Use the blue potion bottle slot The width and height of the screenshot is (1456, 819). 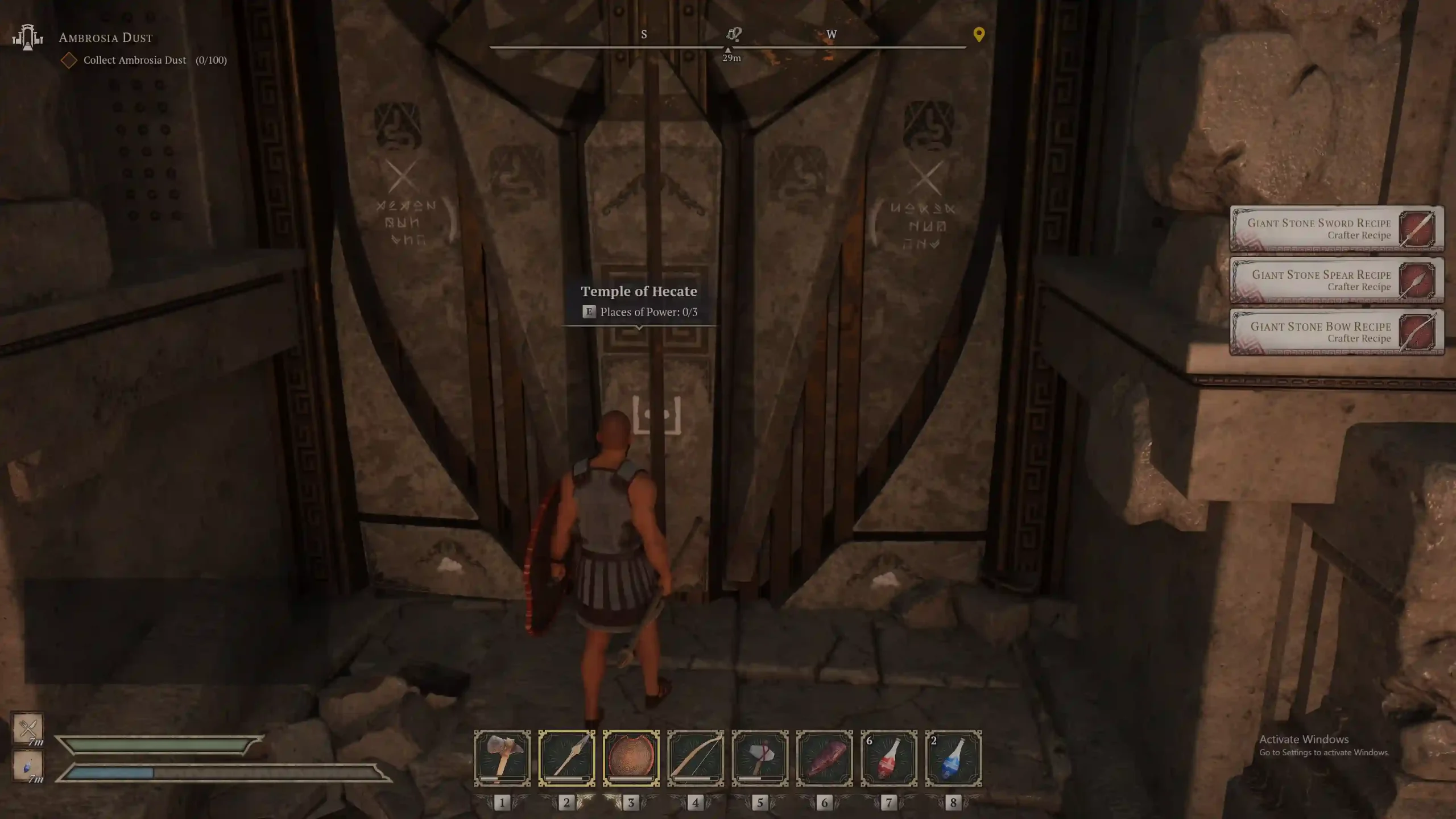coord(953,758)
